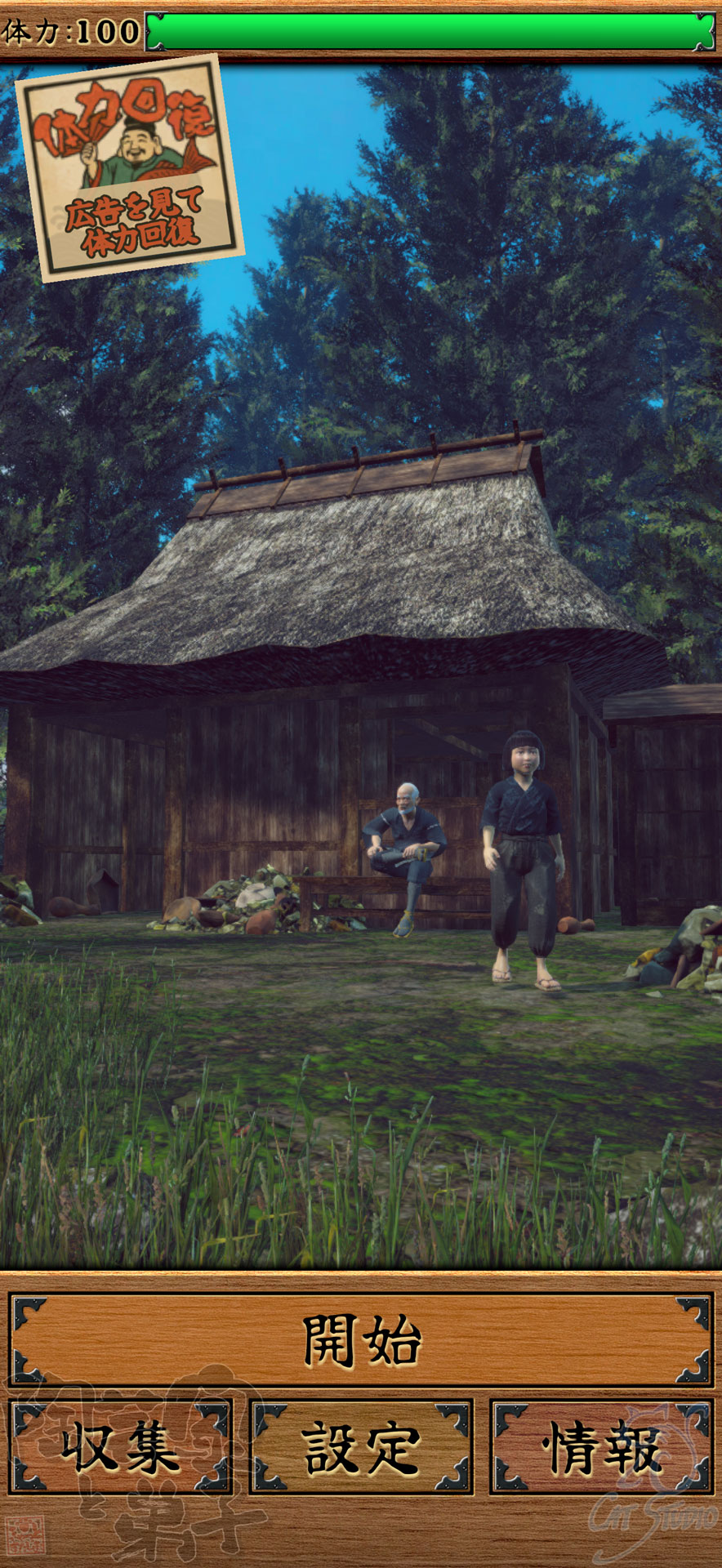Start the game with the 開始 button
Viewport: 722px width, 1568px height.
pos(361,1340)
